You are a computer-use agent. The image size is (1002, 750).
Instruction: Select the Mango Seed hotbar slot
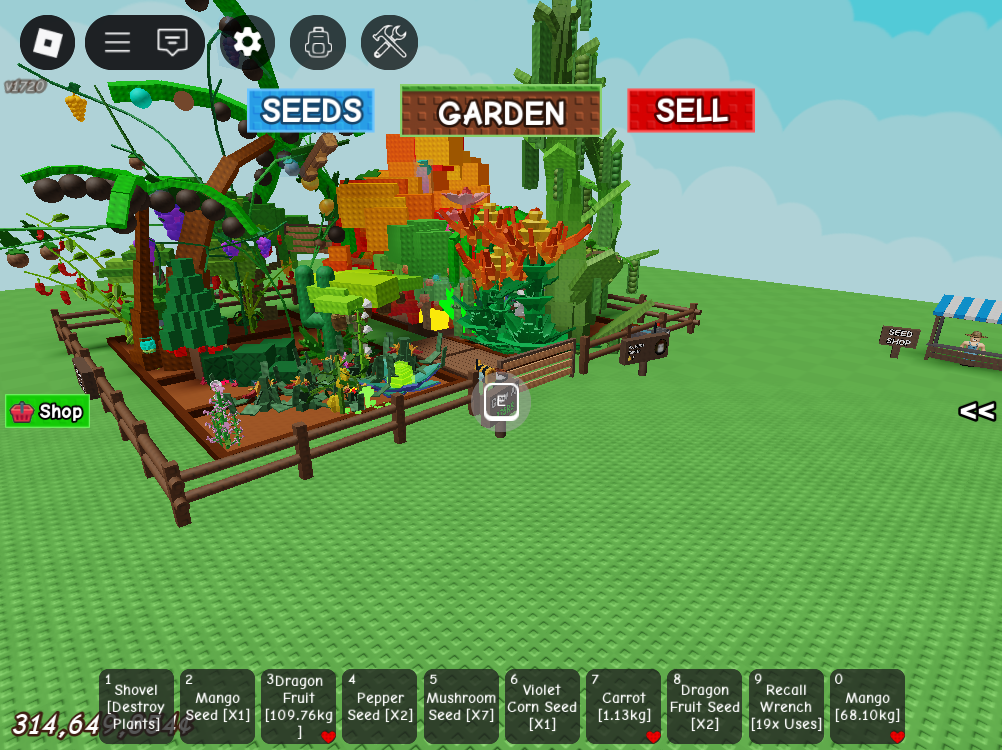[x=217, y=706]
